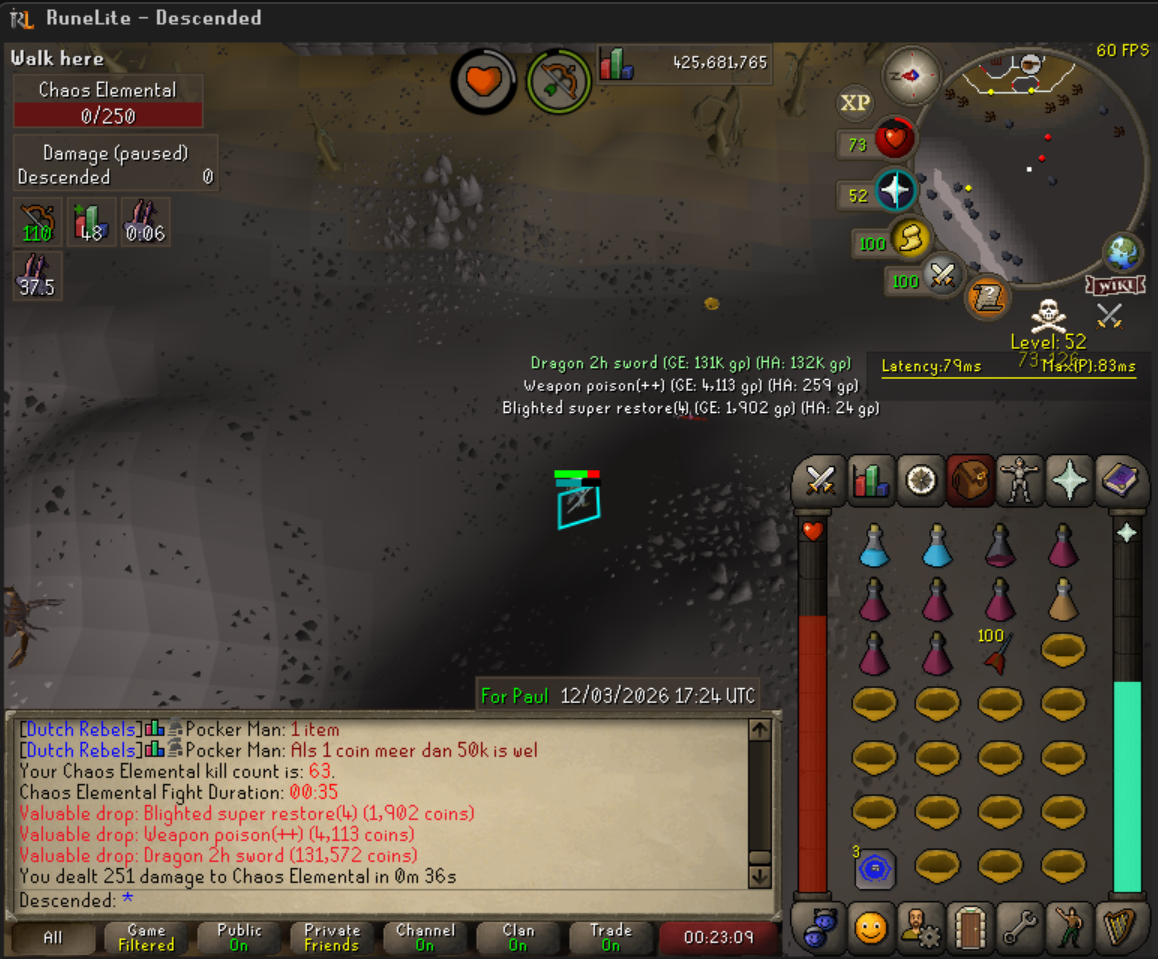Drink the tan-colored potion
Image resolution: width=1158 pixels, height=959 pixels.
pos(1062,600)
